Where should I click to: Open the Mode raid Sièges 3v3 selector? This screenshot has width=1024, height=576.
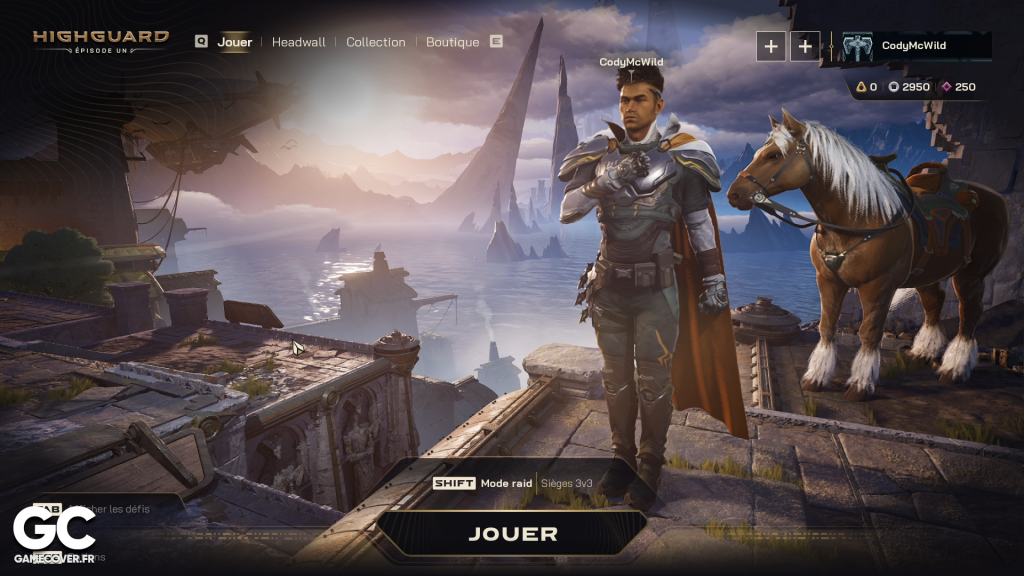tap(512, 483)
